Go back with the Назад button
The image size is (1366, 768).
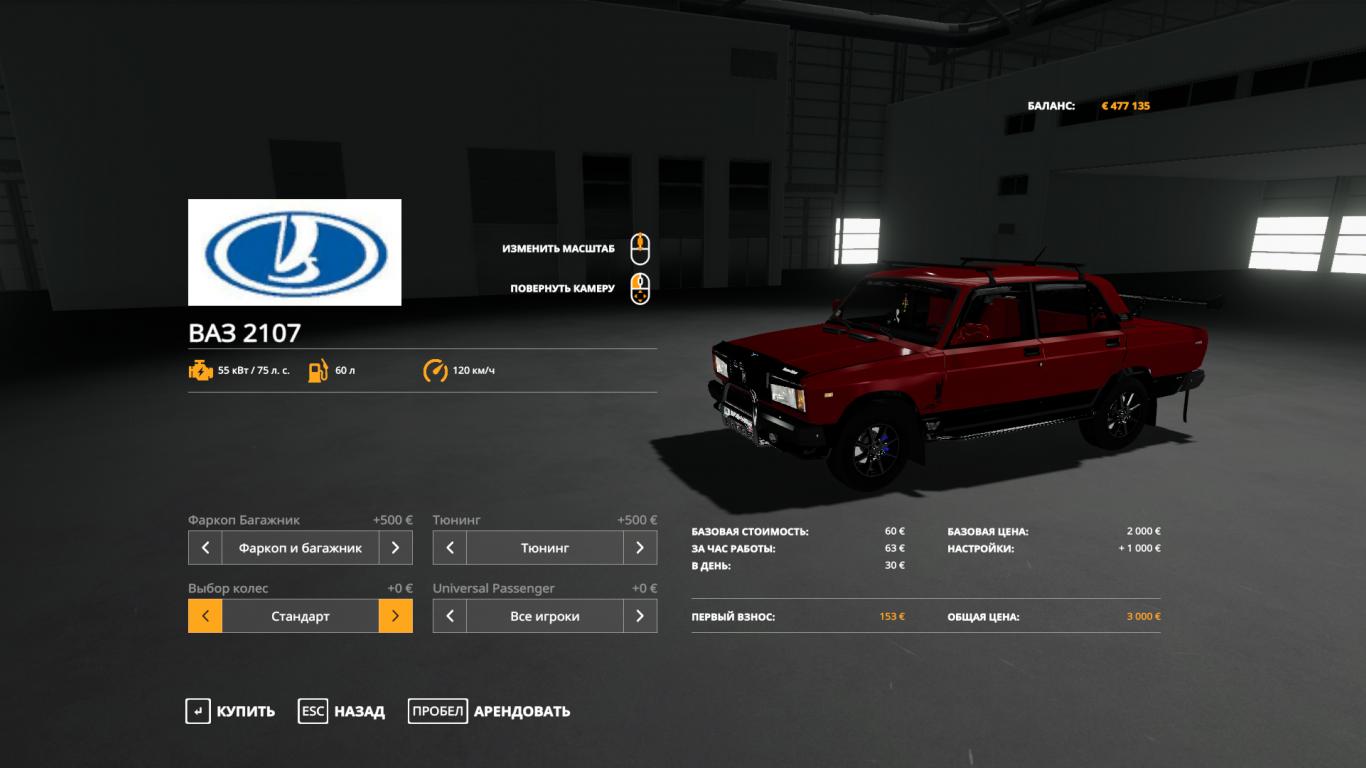tap(342, 711)
